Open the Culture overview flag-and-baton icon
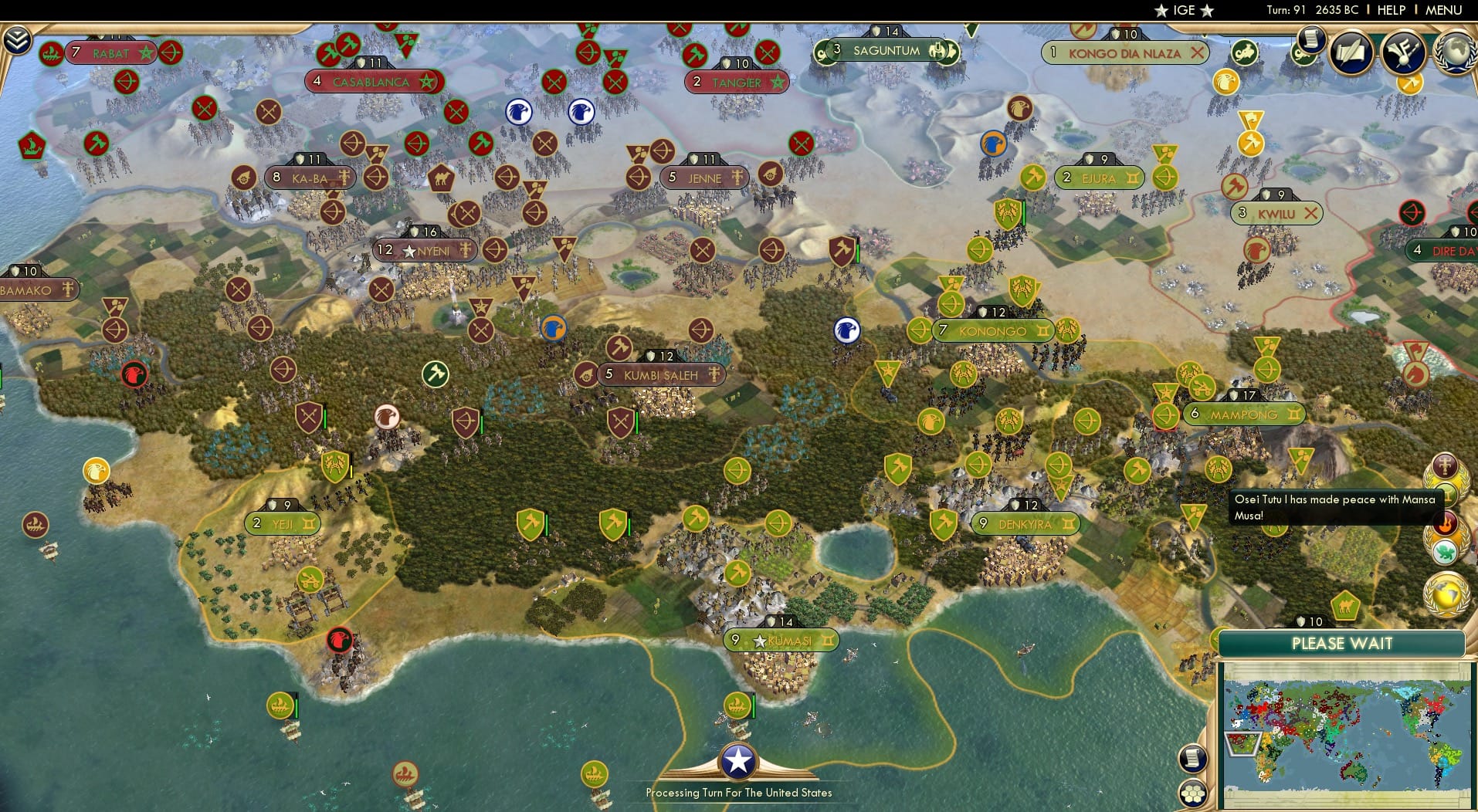The image size is (1478, 812). pyautogui.click(x=1403, y=52)
